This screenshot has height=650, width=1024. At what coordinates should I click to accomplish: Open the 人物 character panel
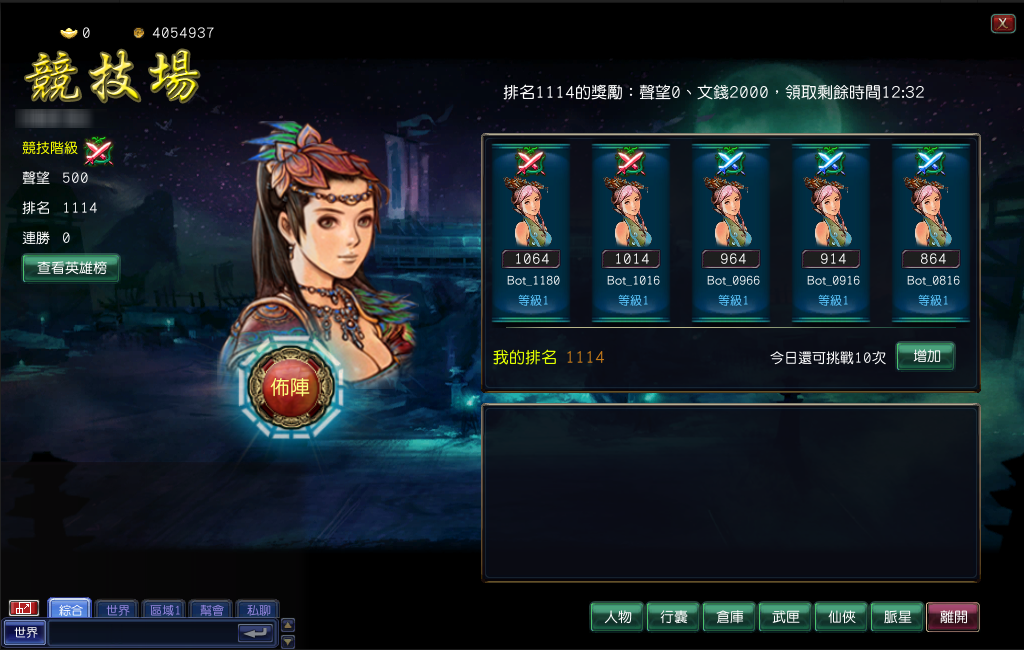tap(617, 617)
